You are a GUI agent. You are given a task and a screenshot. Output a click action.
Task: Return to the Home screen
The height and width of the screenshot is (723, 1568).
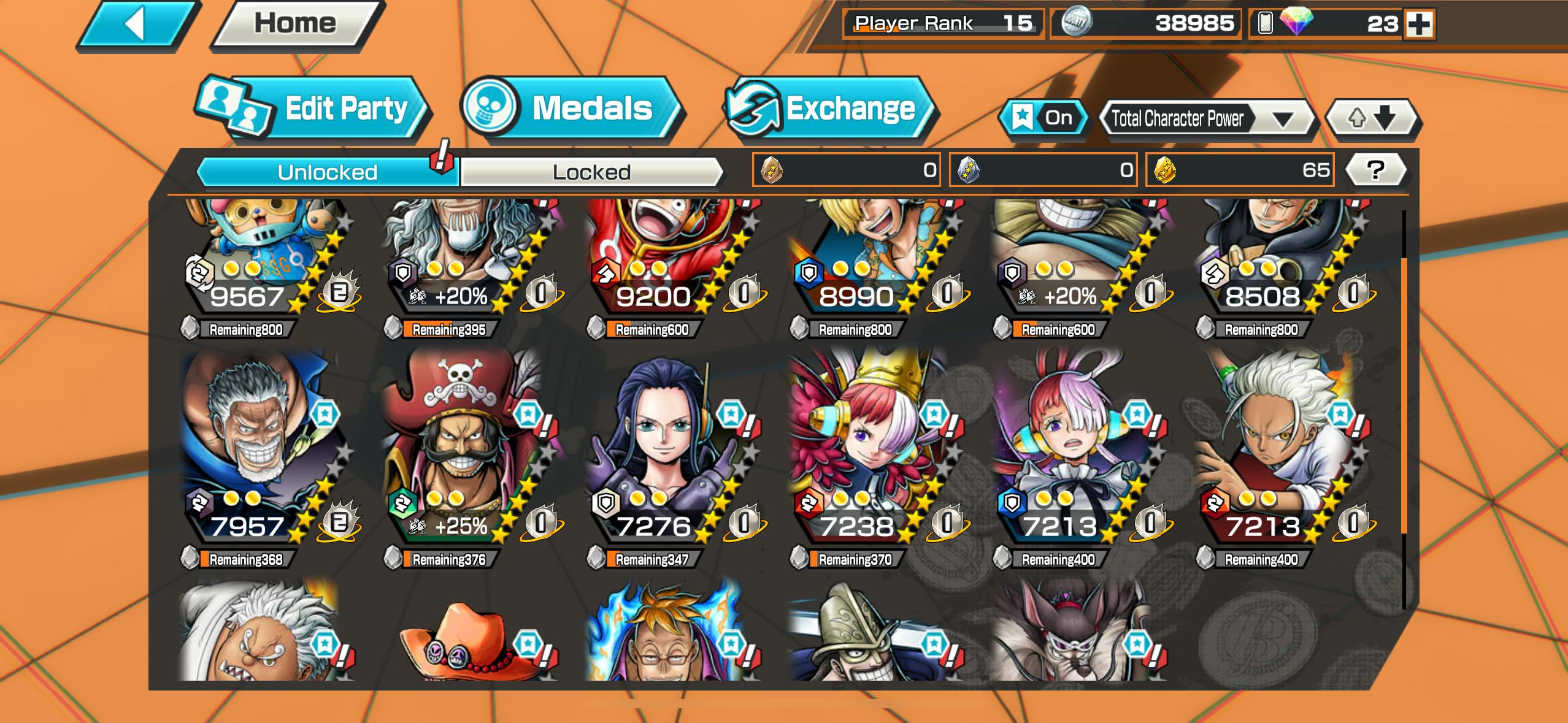296,24
